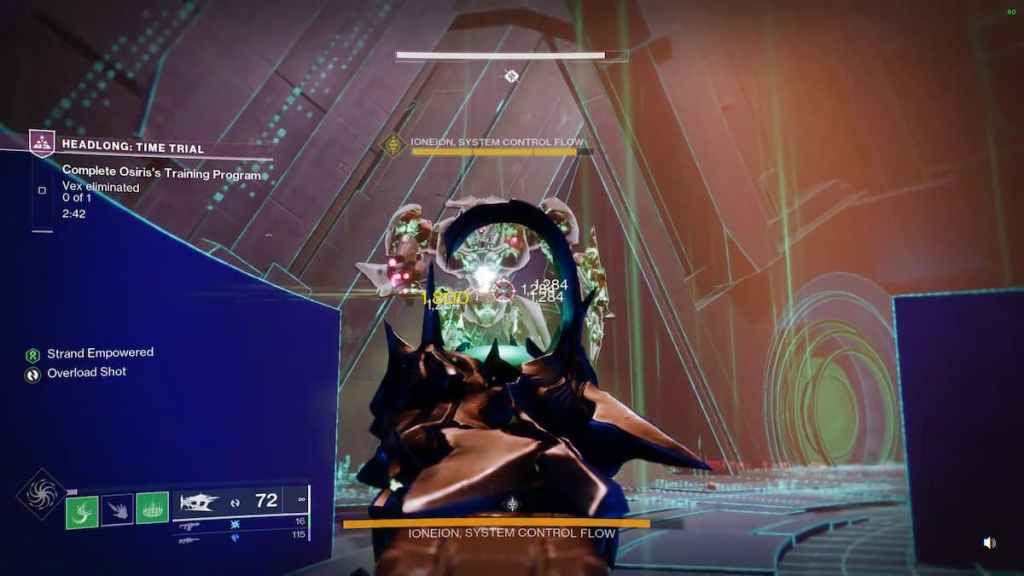Select the Headlong: Time Trial quest tracker
The image size is (1024, 576).
pyautogui.click(x=132, y=148)
